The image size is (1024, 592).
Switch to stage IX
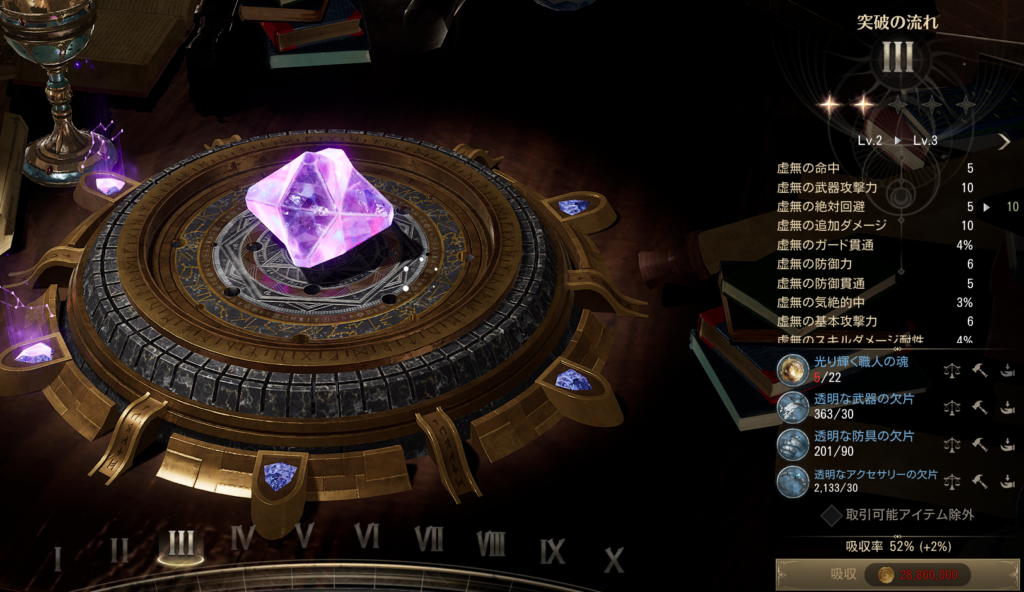pos(552,550)
